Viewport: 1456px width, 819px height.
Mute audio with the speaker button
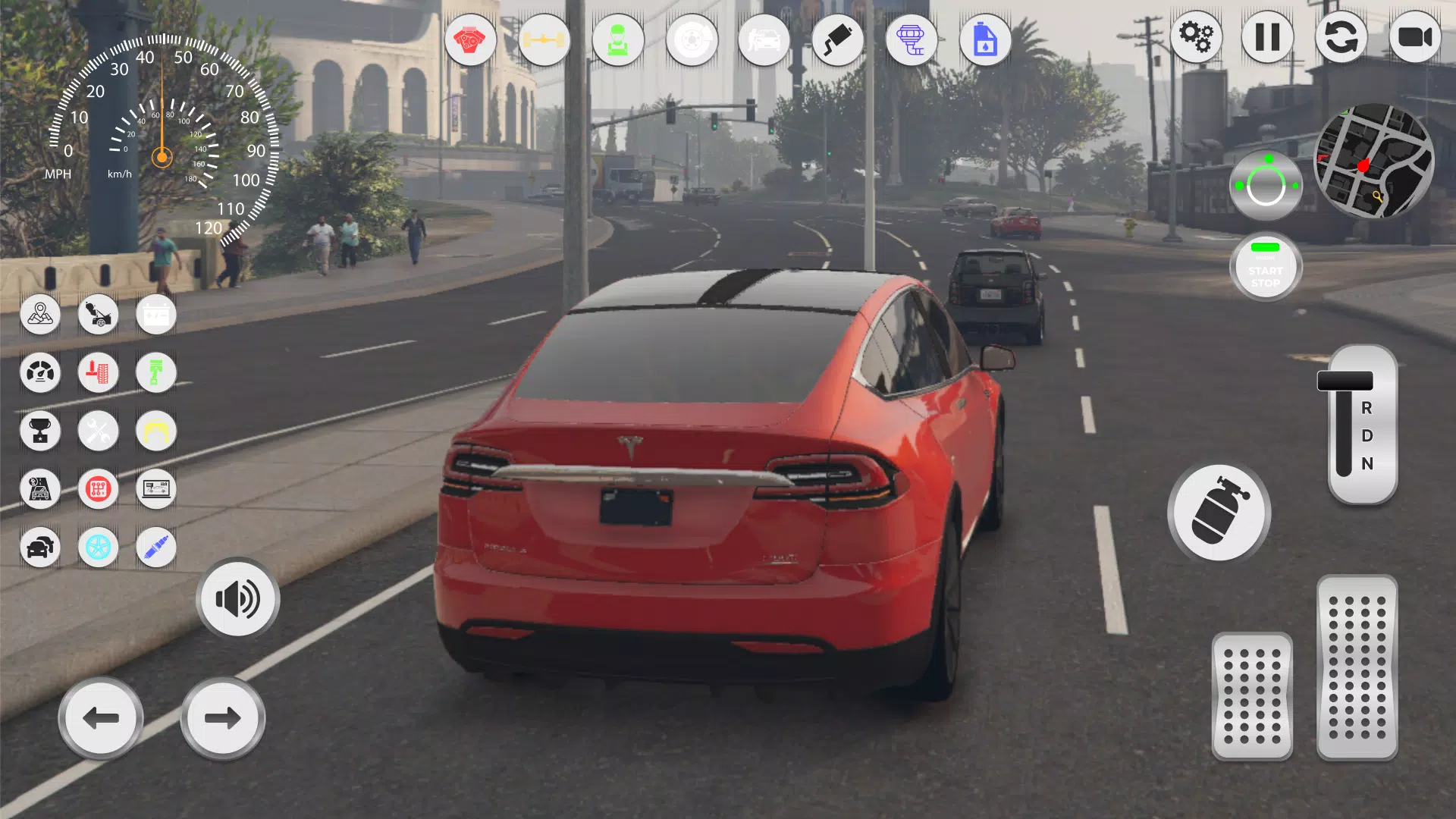click(237, 598)
